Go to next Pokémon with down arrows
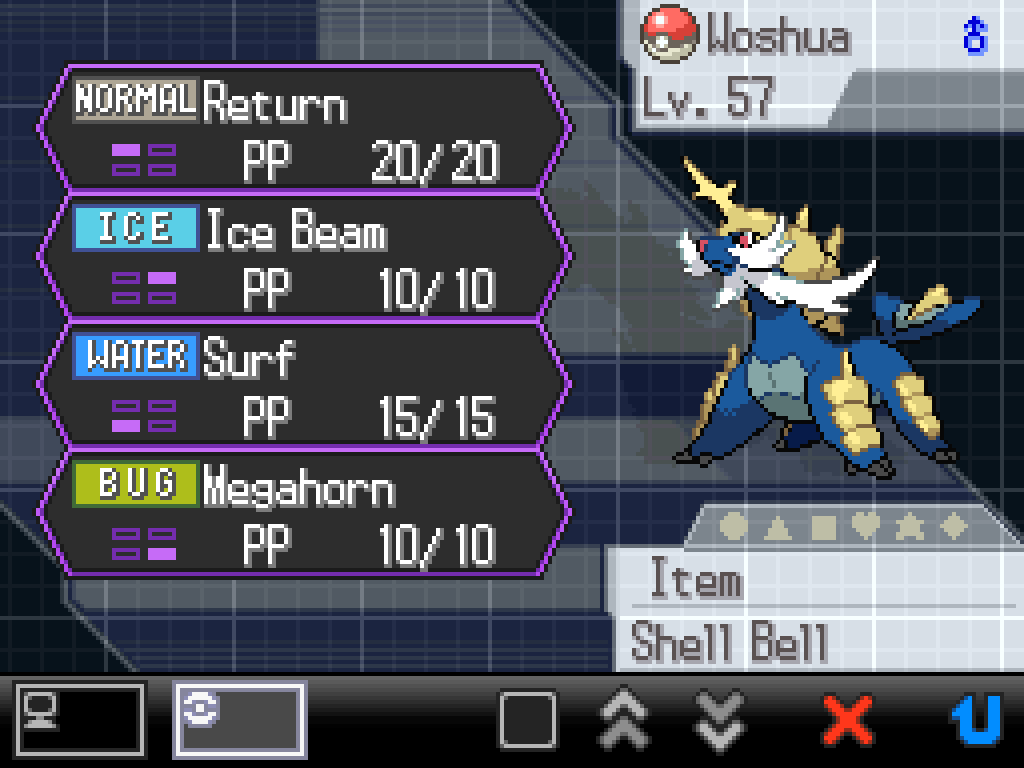The width and height of the screenshot is (1024, 768). [721, 719]
